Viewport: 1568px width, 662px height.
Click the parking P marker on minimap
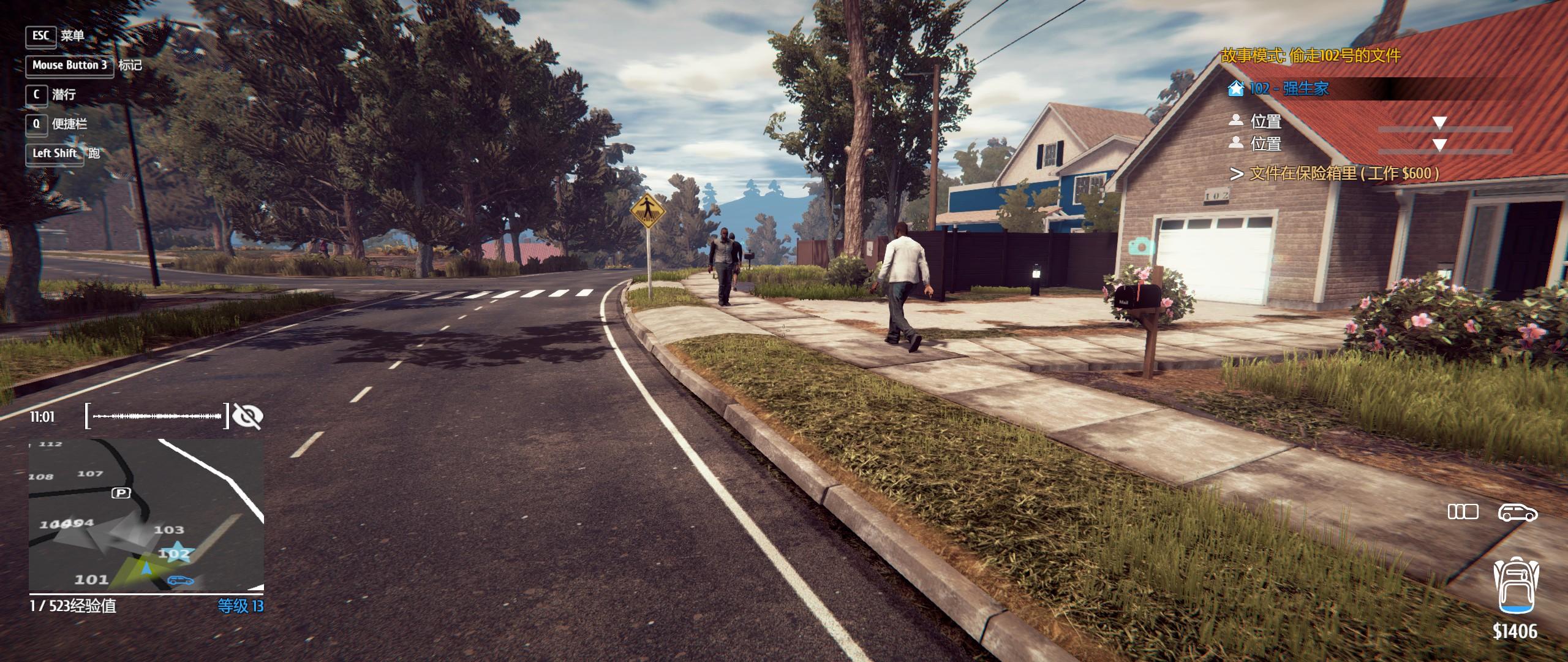click(121, 493)
